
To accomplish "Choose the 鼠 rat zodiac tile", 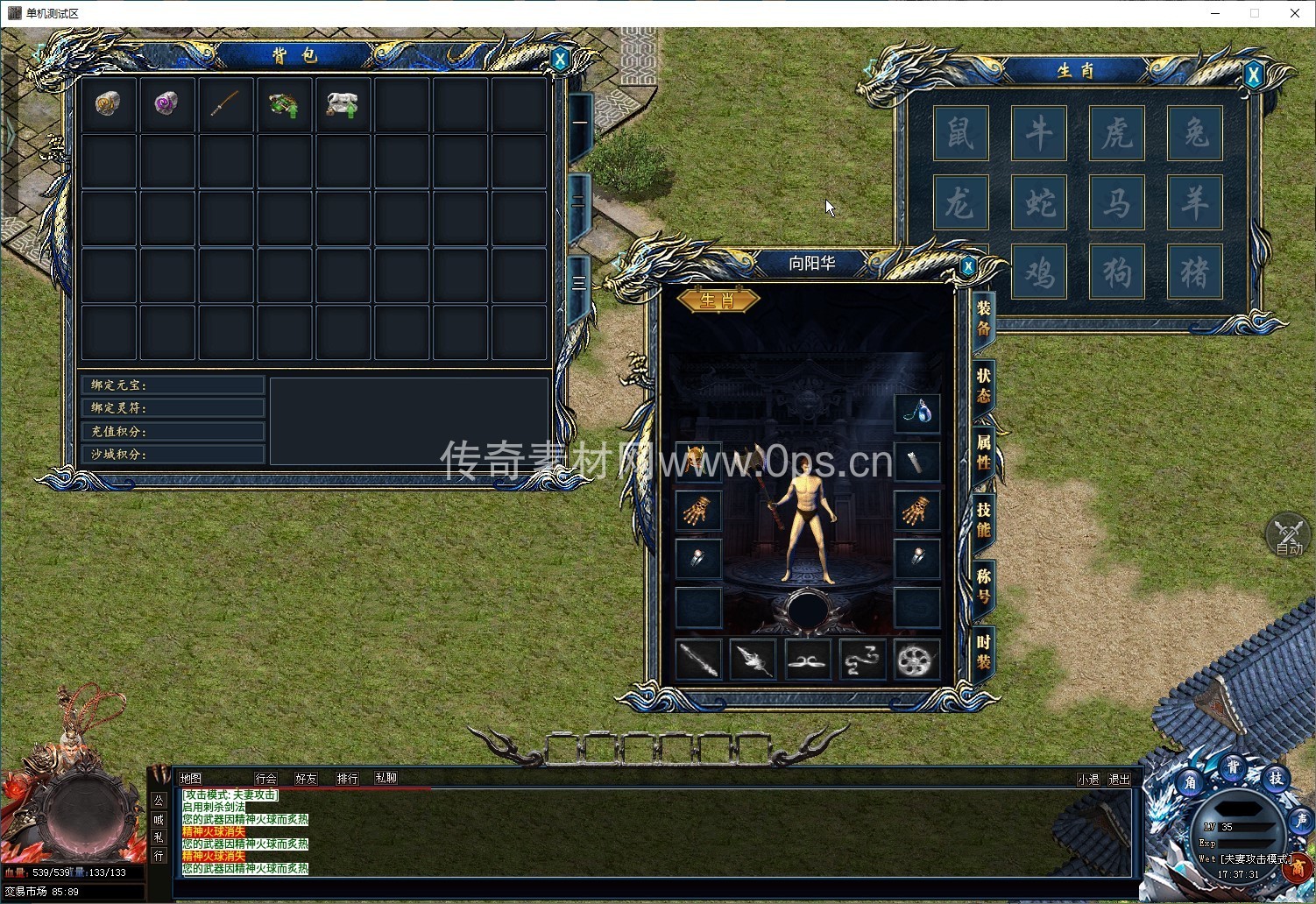I will tap(960, 133).
